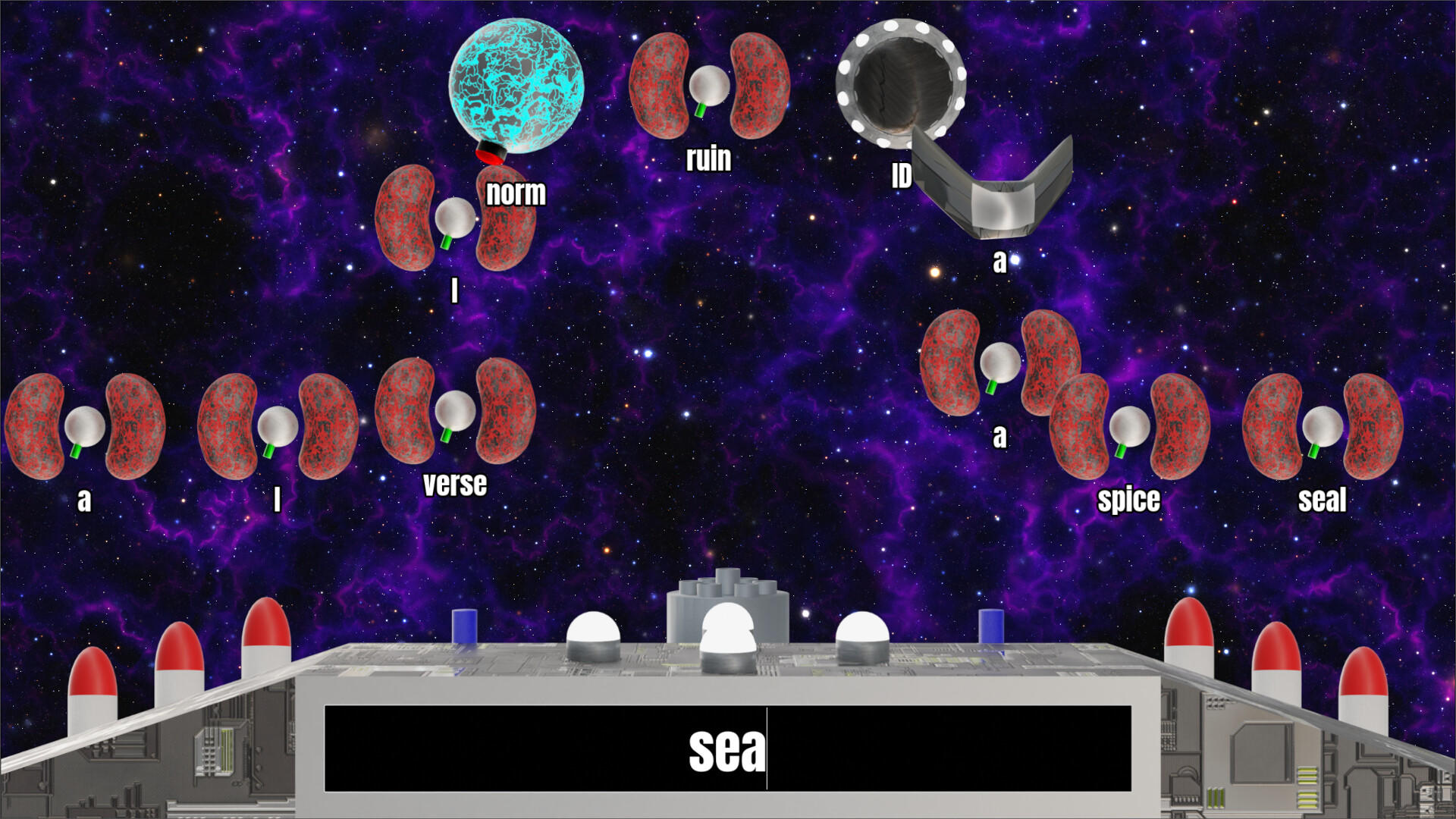Click the right blue cylinder on the console

[x=990, y=626]
